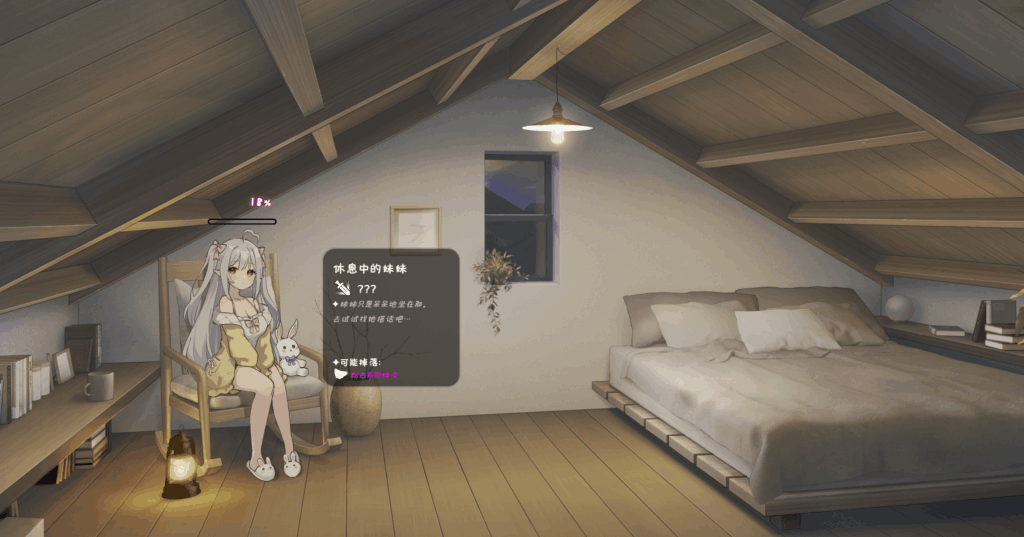
Task: Select the pink item in the possible drops list
Action: pos(373,375)
